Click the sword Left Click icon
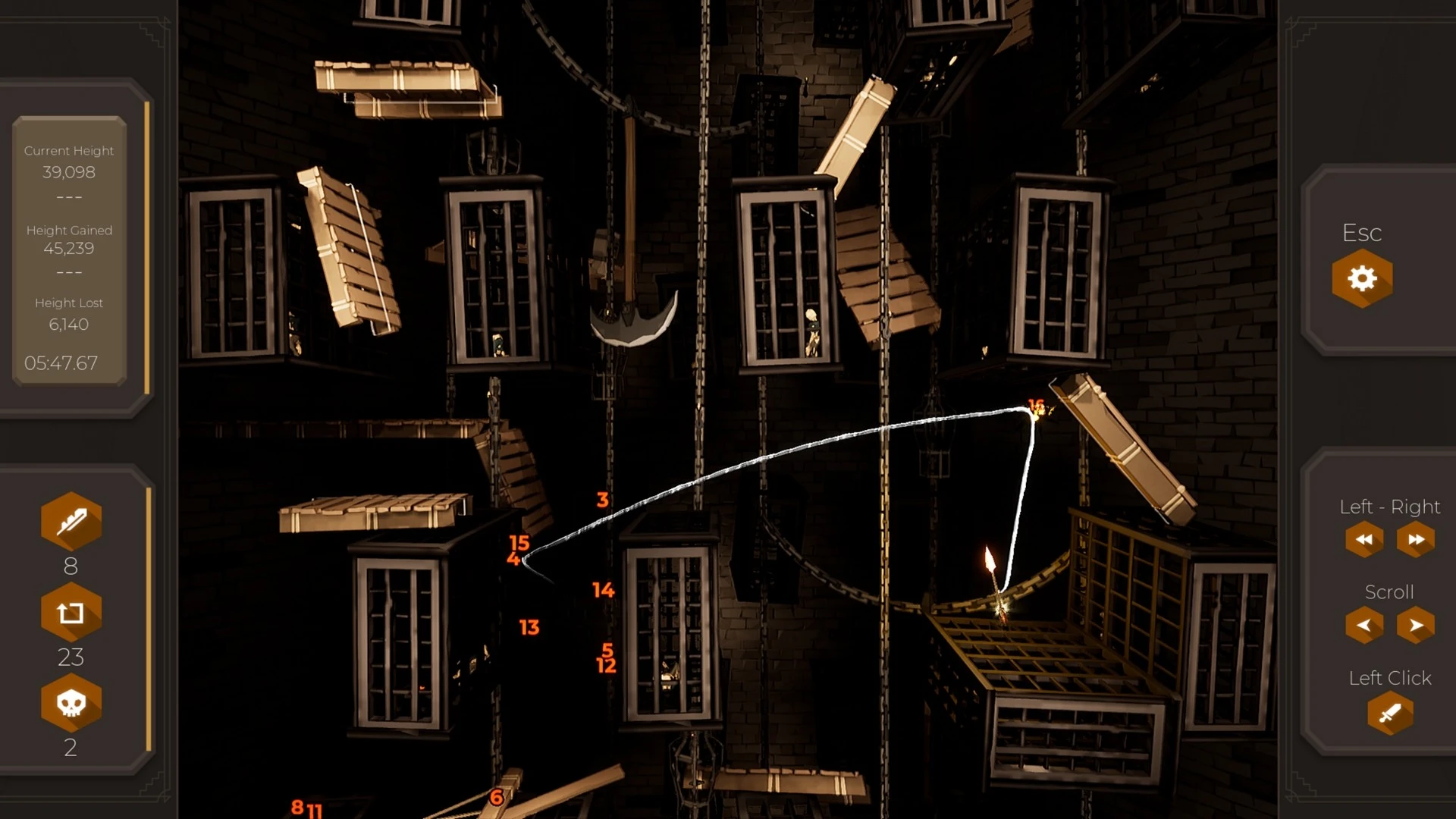1456x819 pixels. (x=1391, y=714)
